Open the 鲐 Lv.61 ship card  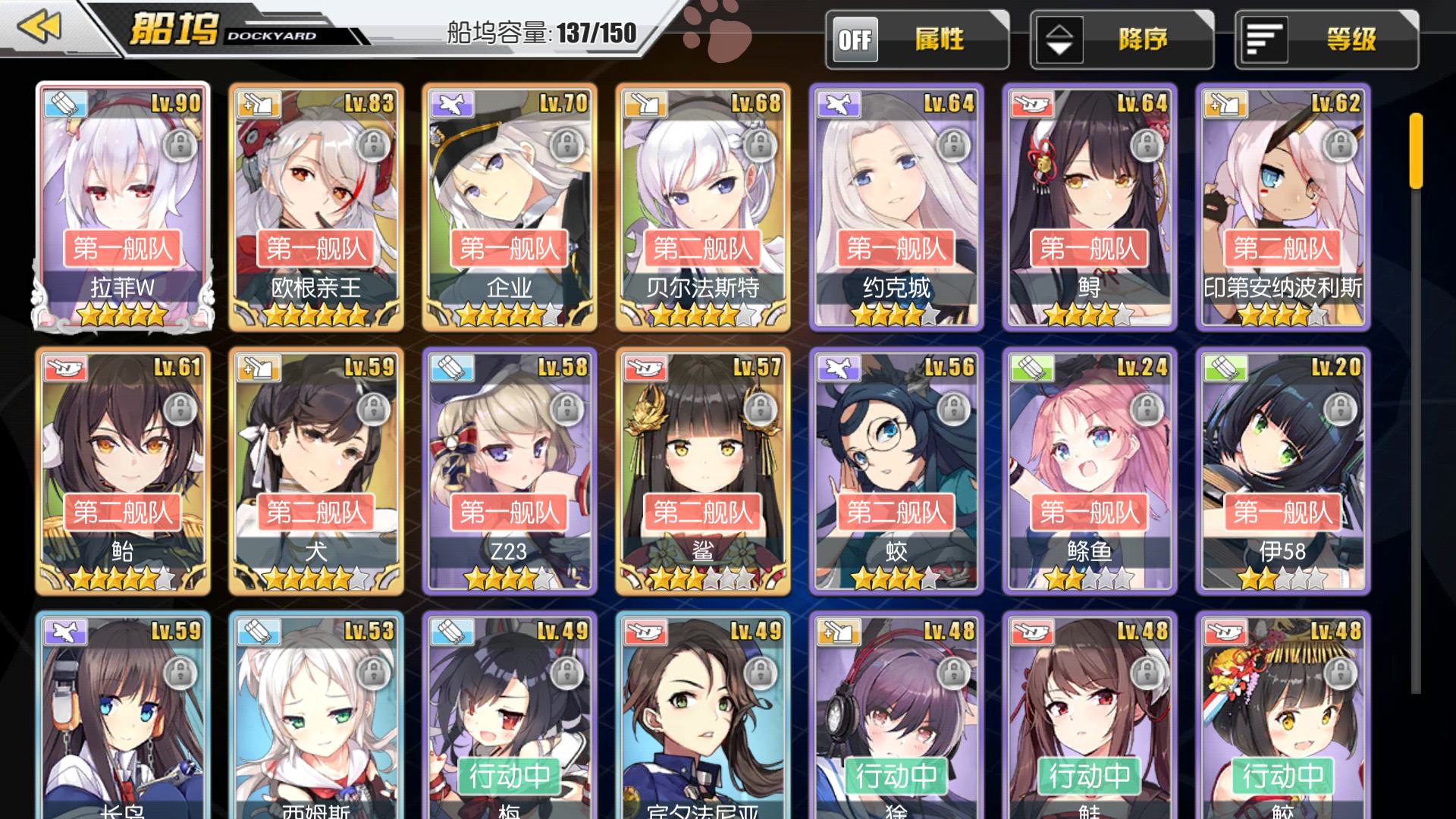123,470
